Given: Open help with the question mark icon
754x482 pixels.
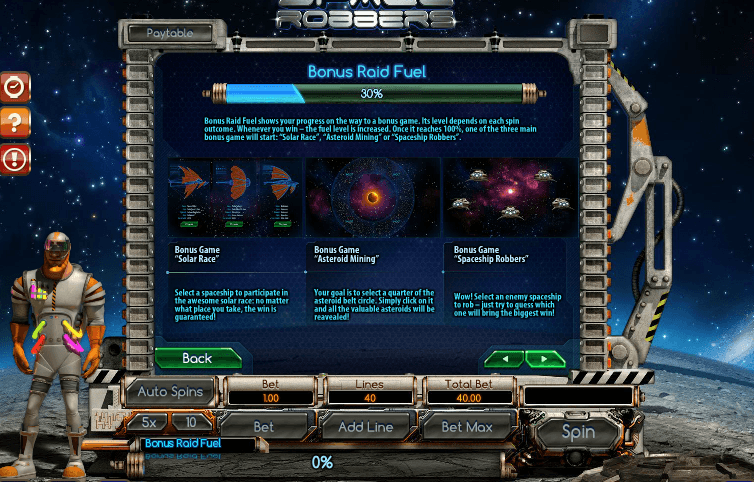Looking at the screenshot, I should click(x=15, y=122).
